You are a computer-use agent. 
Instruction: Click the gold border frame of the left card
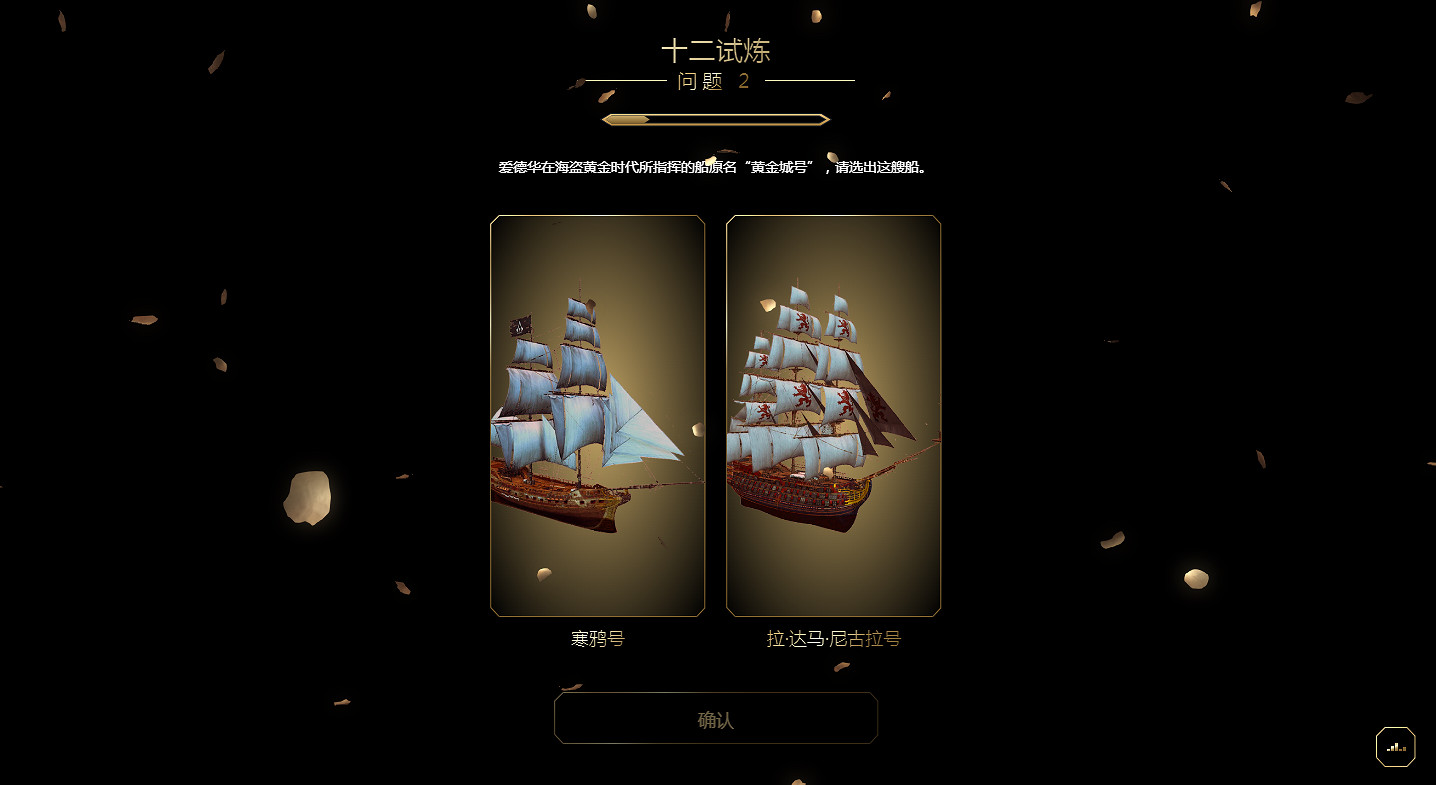click(x=492, y=415)
